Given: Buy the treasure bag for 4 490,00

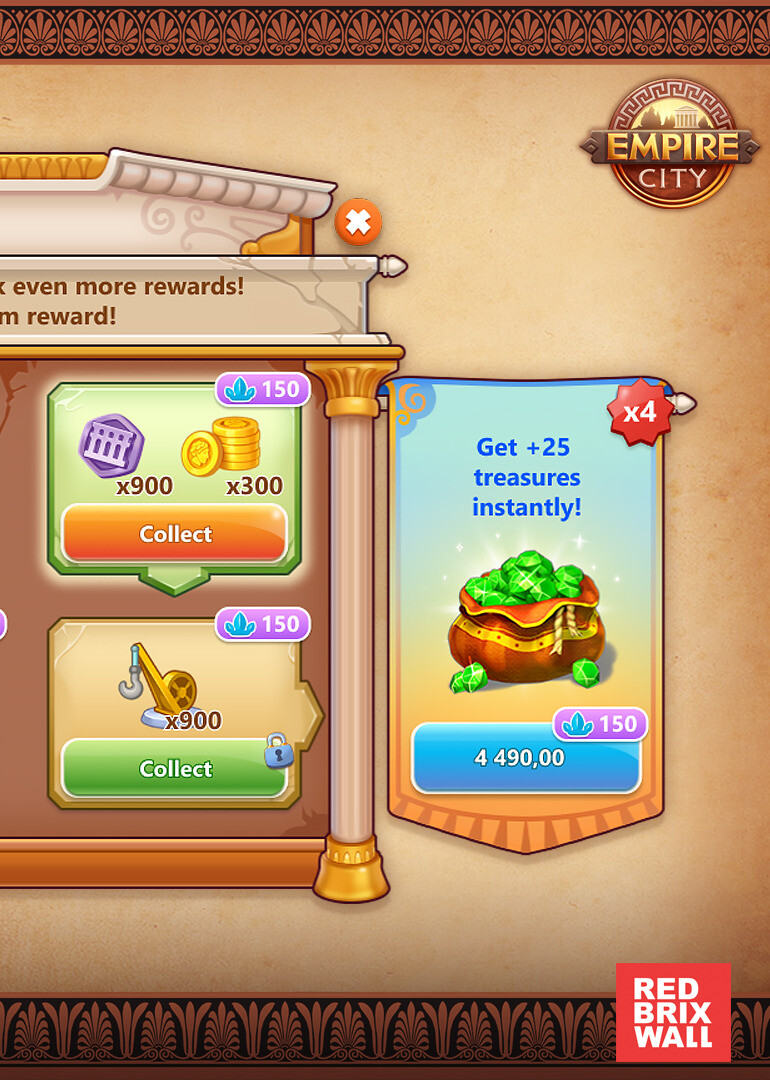Looking at the screenshot, I should click(525, 758).
